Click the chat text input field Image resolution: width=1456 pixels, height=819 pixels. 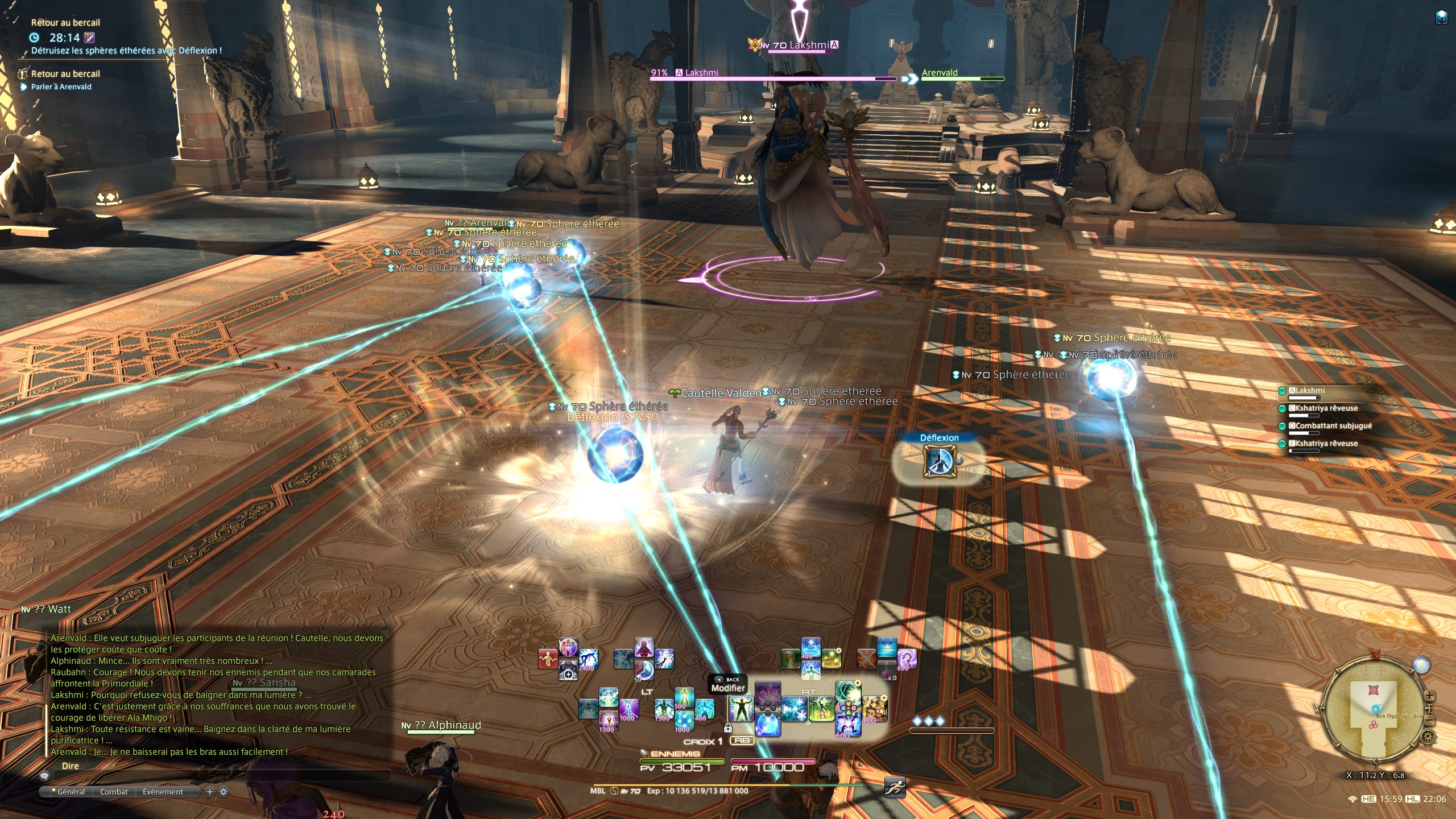216,776
